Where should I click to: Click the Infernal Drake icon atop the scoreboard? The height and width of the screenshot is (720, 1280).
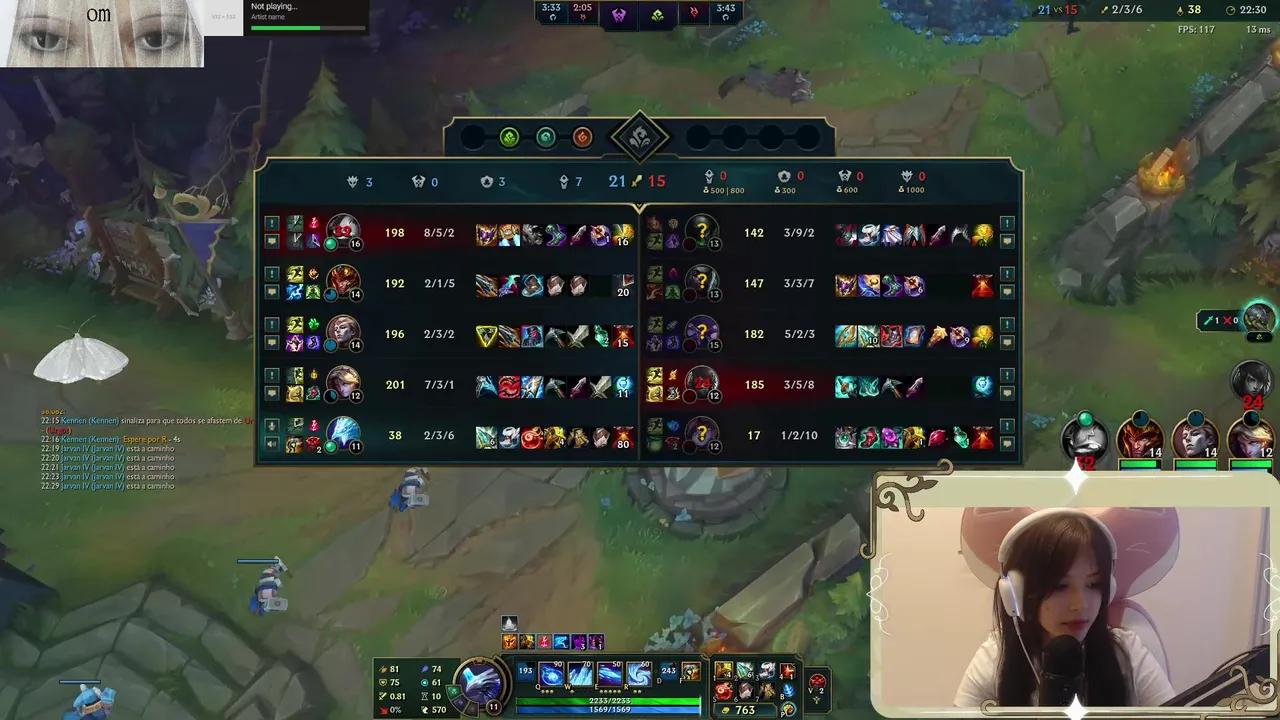click(582, 137)
